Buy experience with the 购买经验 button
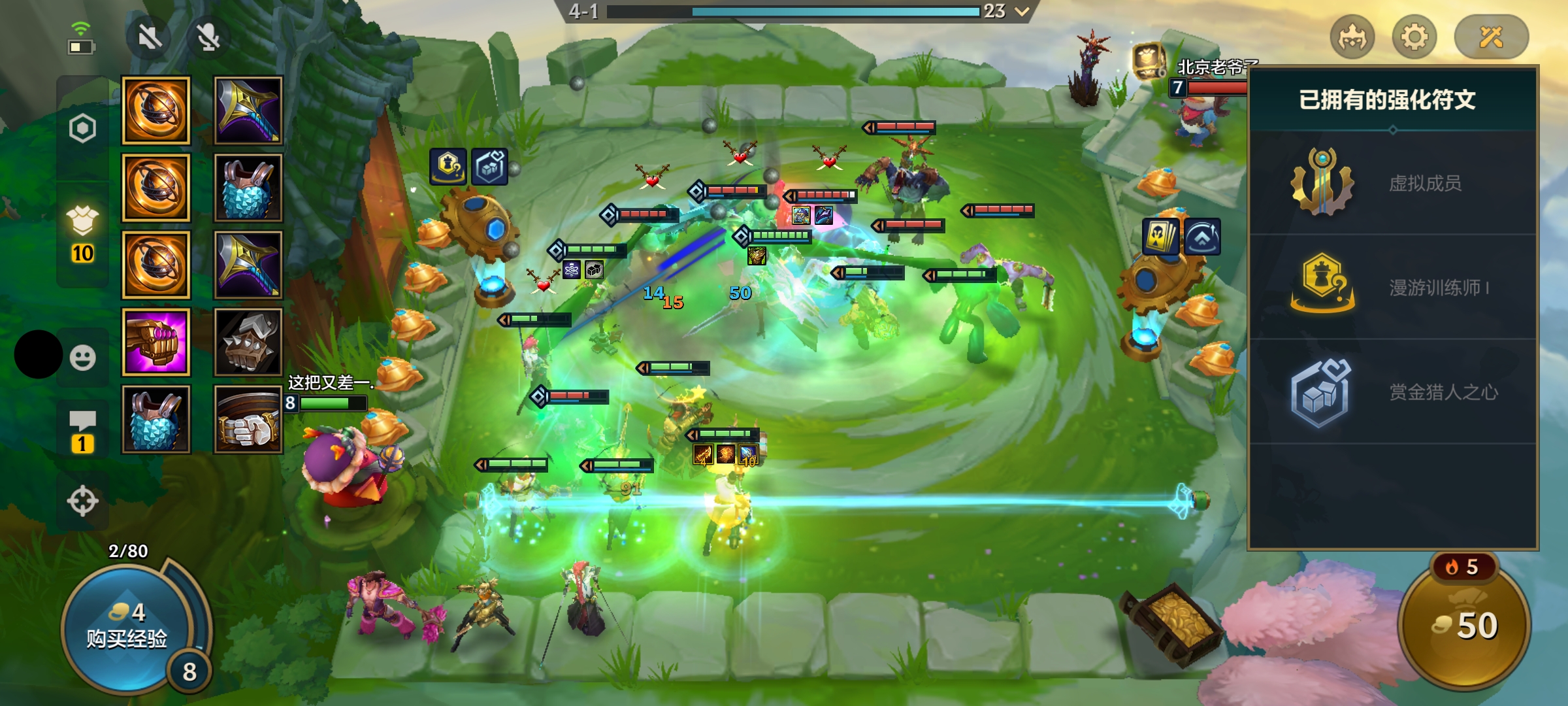The width and height of the screenshot is (1568, 706). (127, 628)
